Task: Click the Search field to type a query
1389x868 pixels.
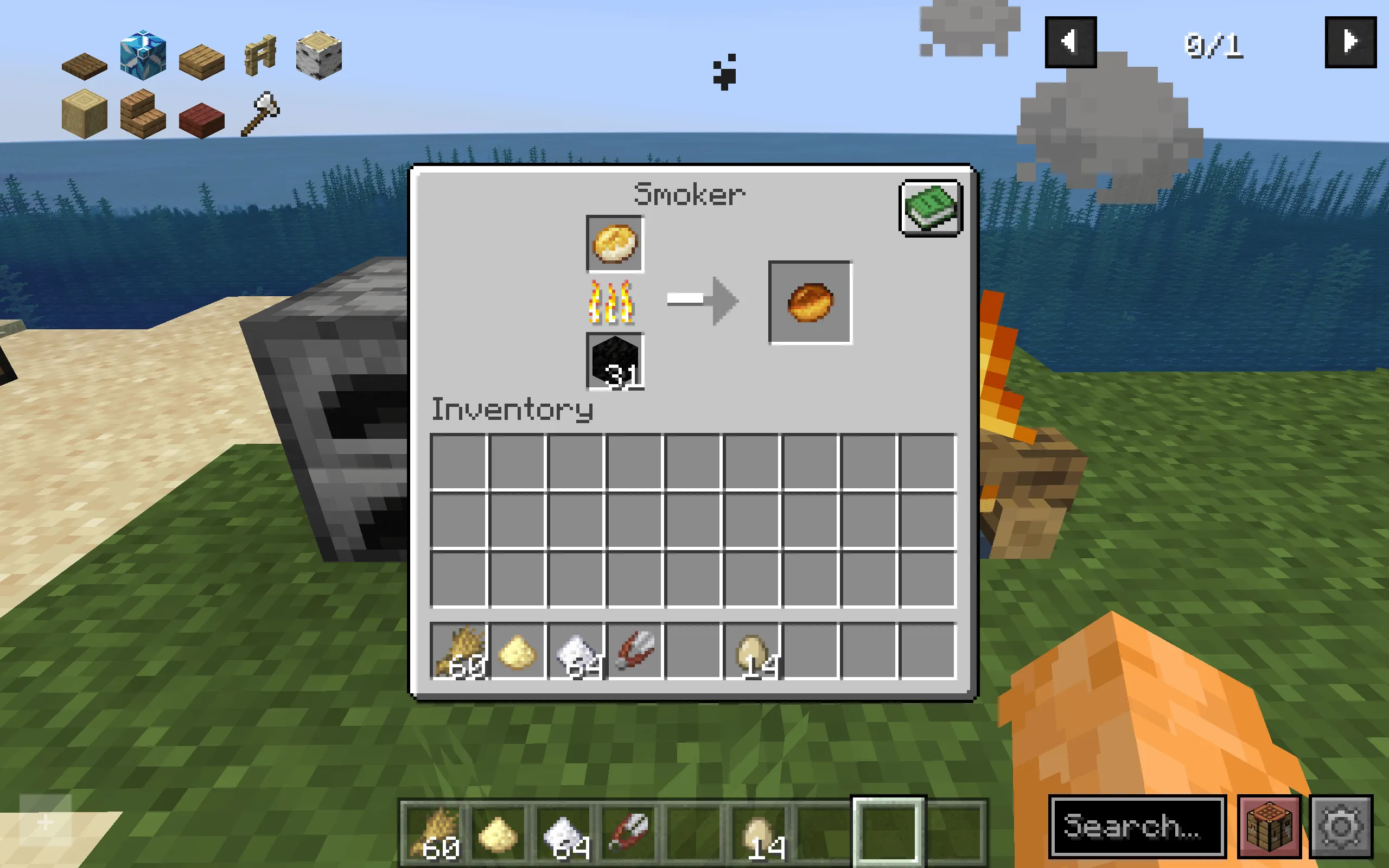Action: point(1139,827)
